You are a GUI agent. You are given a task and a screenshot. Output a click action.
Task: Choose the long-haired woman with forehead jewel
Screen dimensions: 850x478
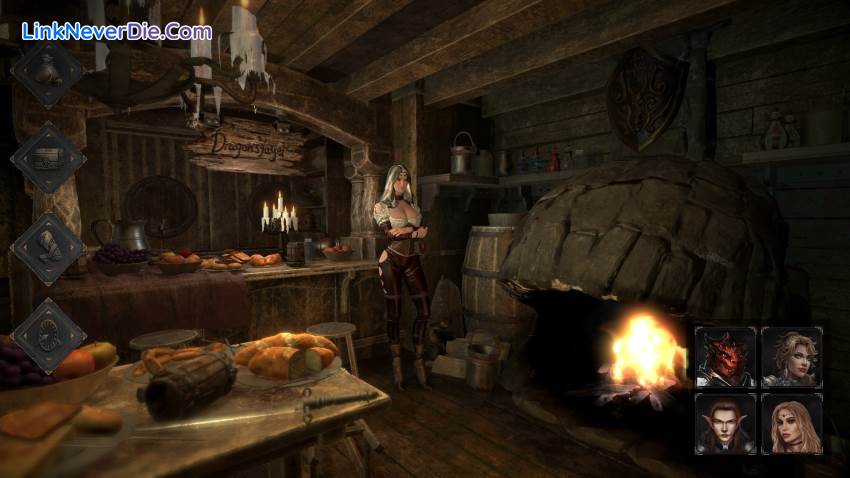pos(791,423)
